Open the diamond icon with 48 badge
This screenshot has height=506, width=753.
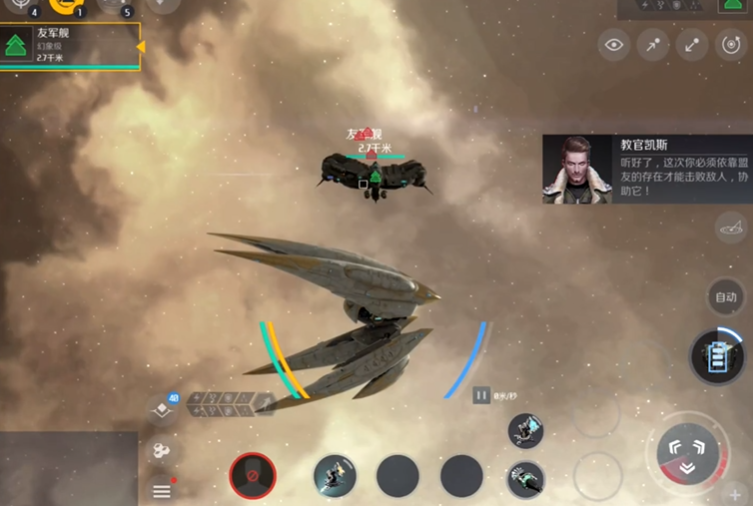tap(162, 408)
